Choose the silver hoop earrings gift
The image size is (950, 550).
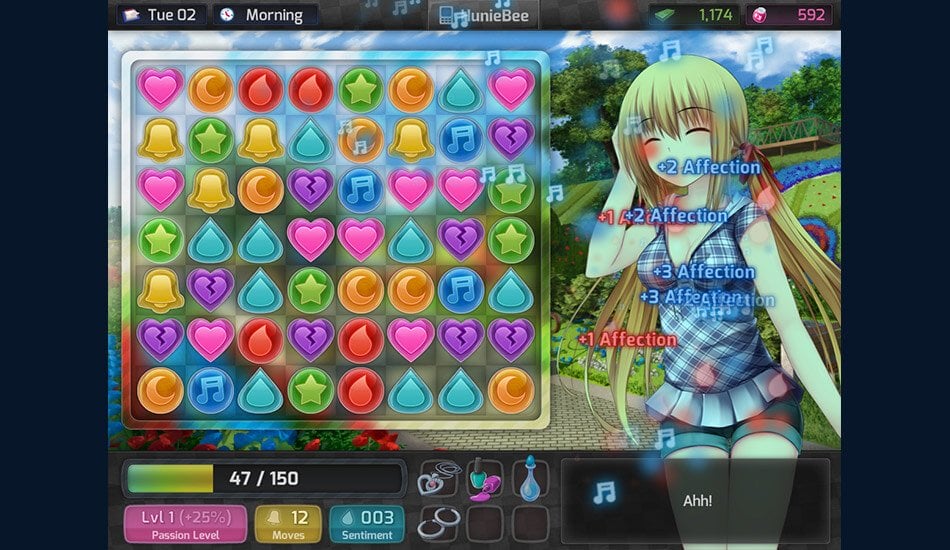437,522
